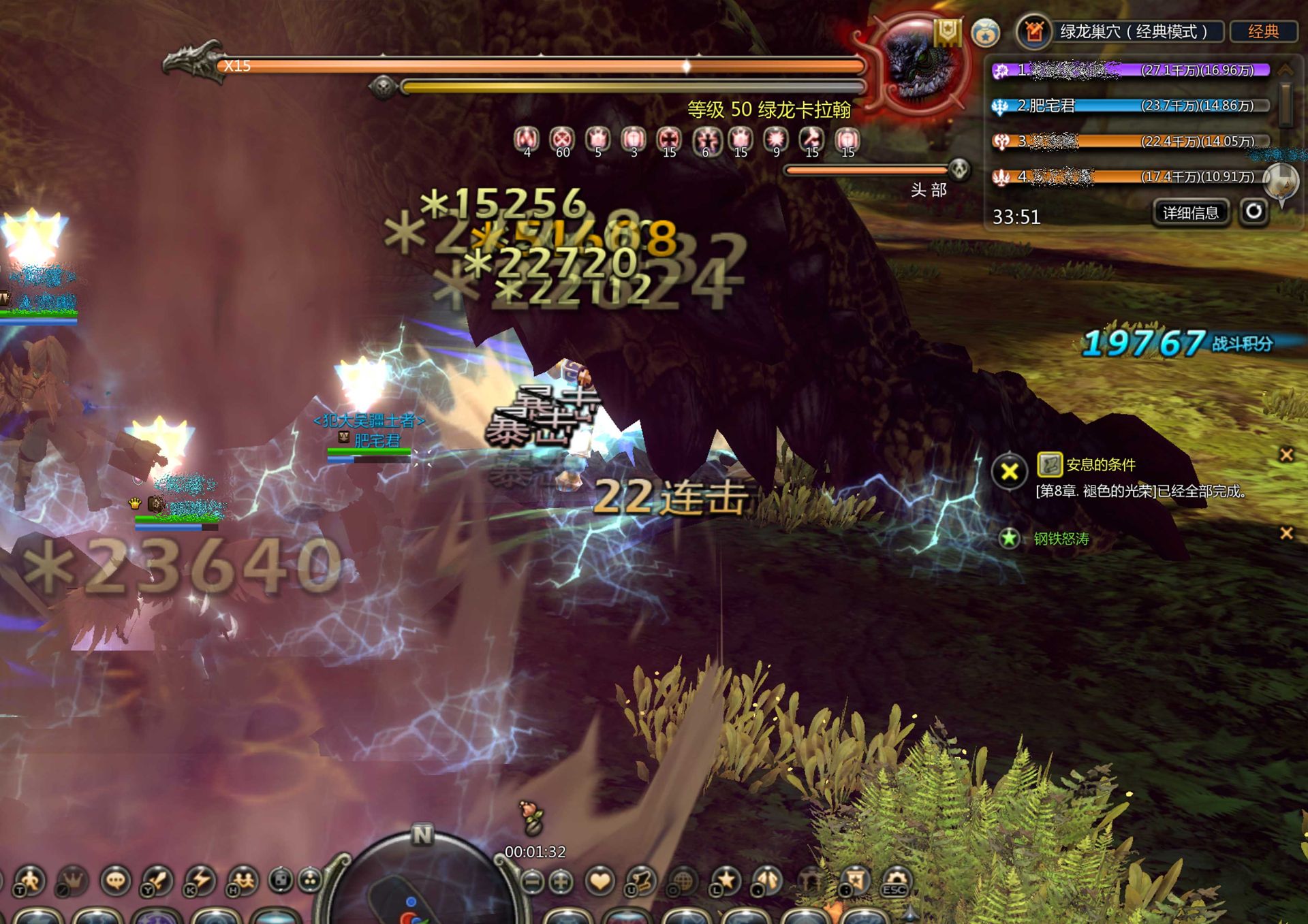Click the circular minimap compass
This screenshot has height=924, width=1308.
tap(421, 885)
